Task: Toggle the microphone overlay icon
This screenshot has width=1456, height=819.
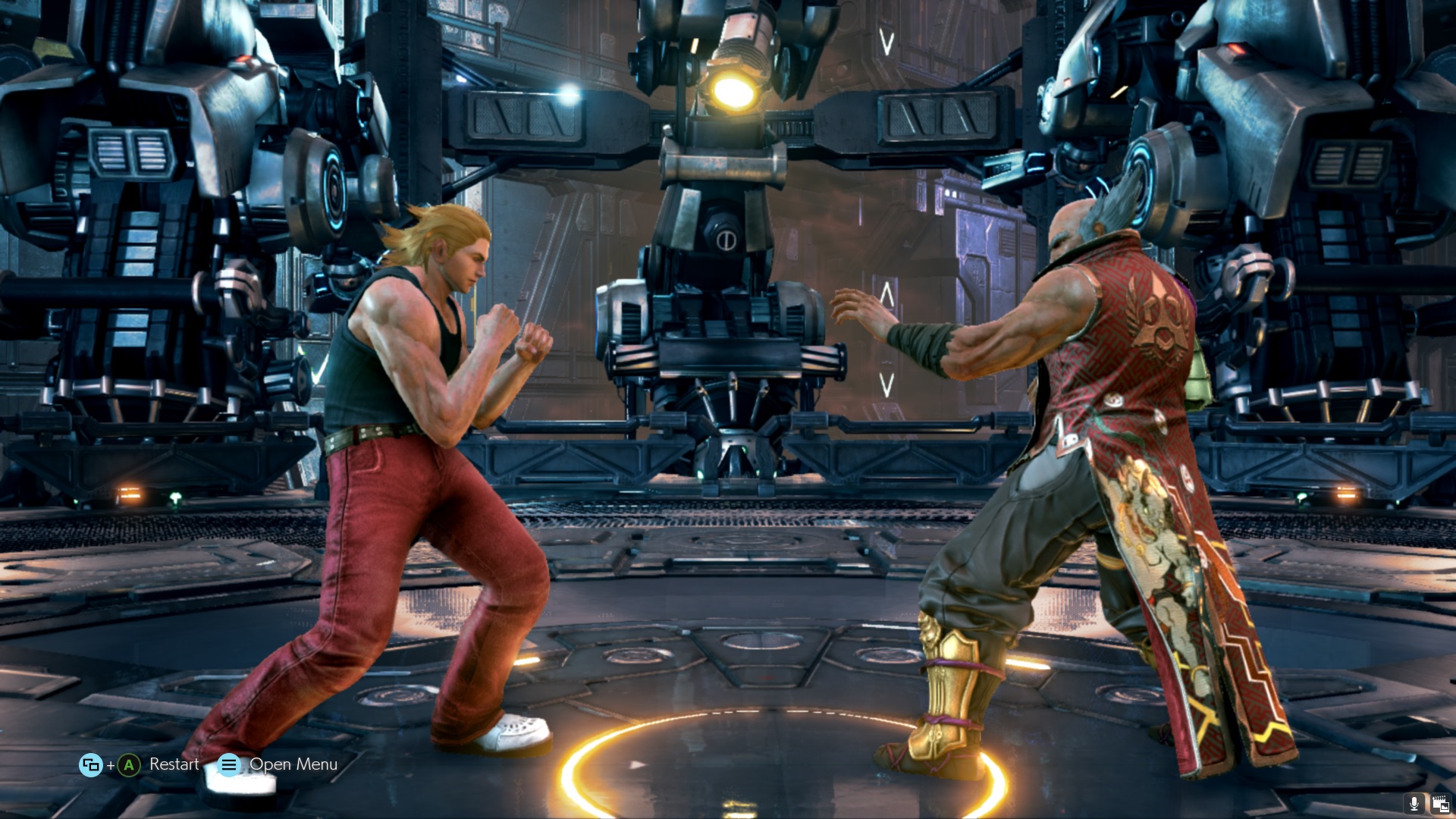Action: [1414, 803]
